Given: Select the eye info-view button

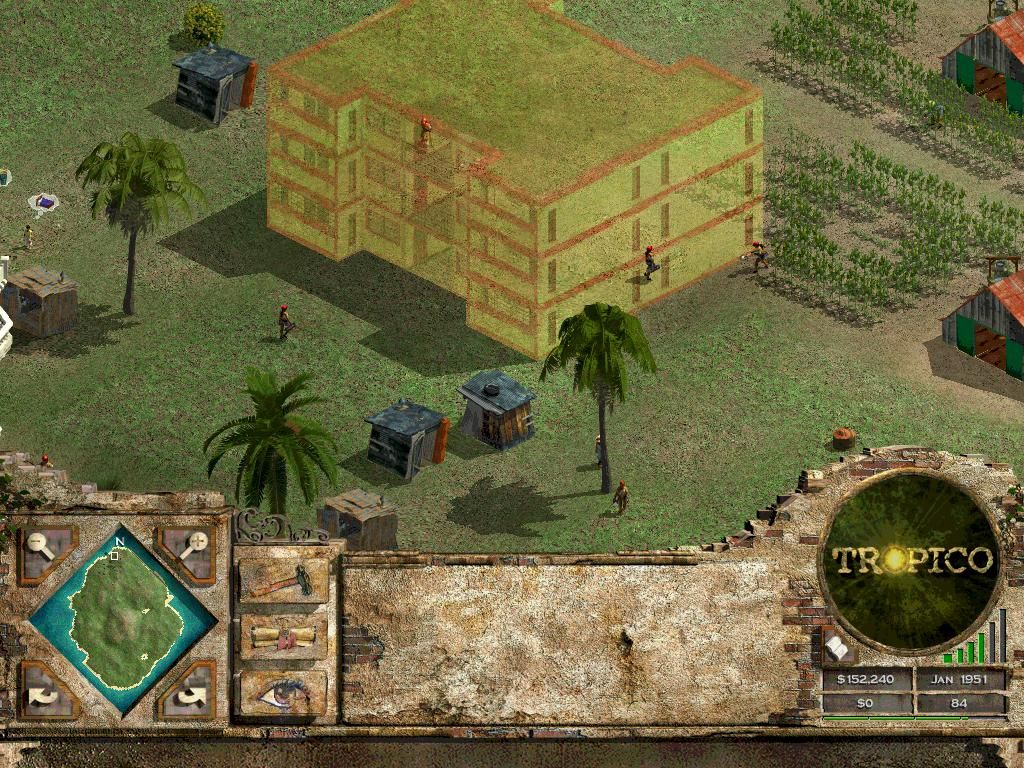Looking at the screenshot, I should click(x=283, y=692).
